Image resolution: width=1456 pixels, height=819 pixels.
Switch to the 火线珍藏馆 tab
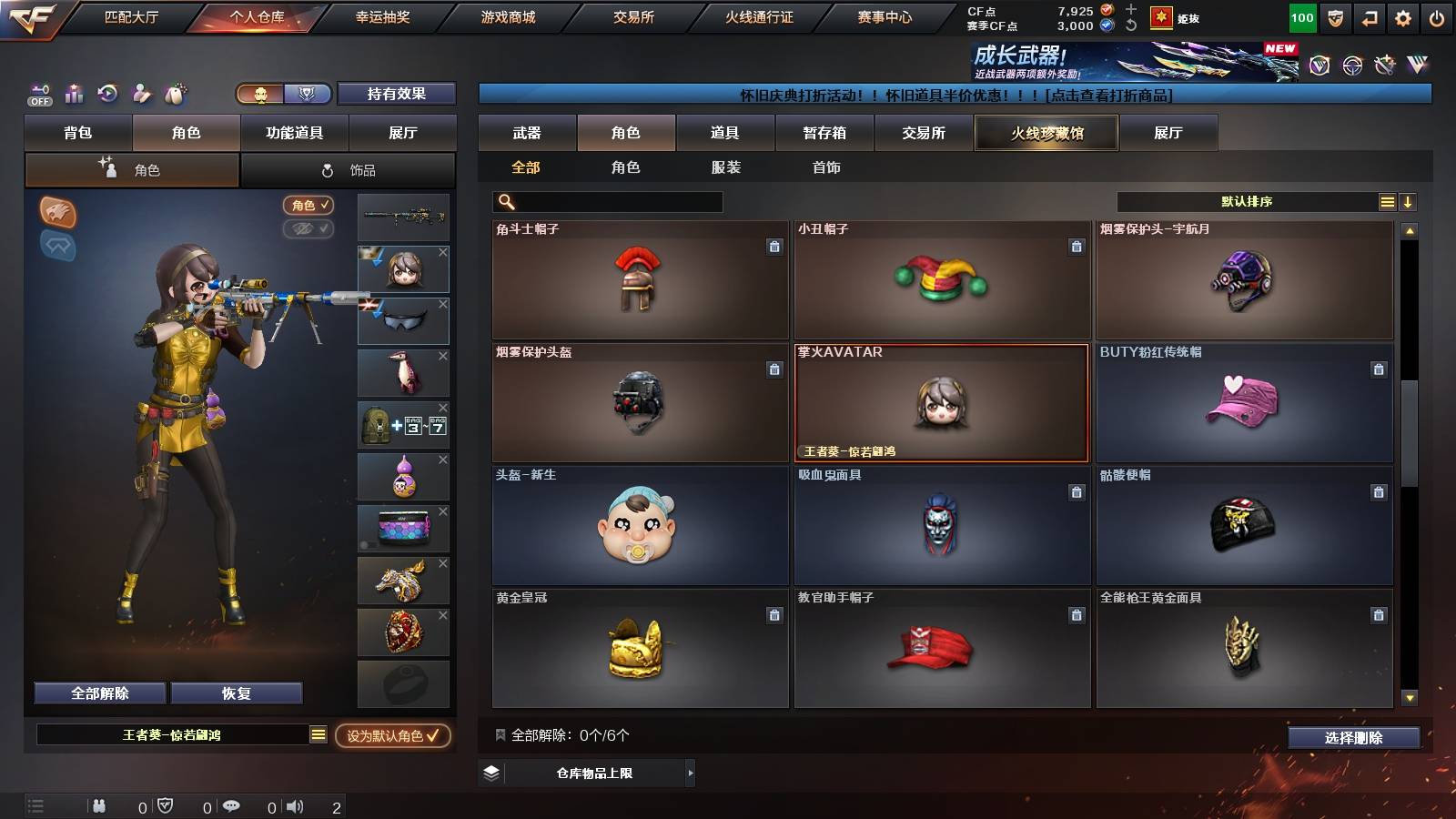coord(1046,133)
